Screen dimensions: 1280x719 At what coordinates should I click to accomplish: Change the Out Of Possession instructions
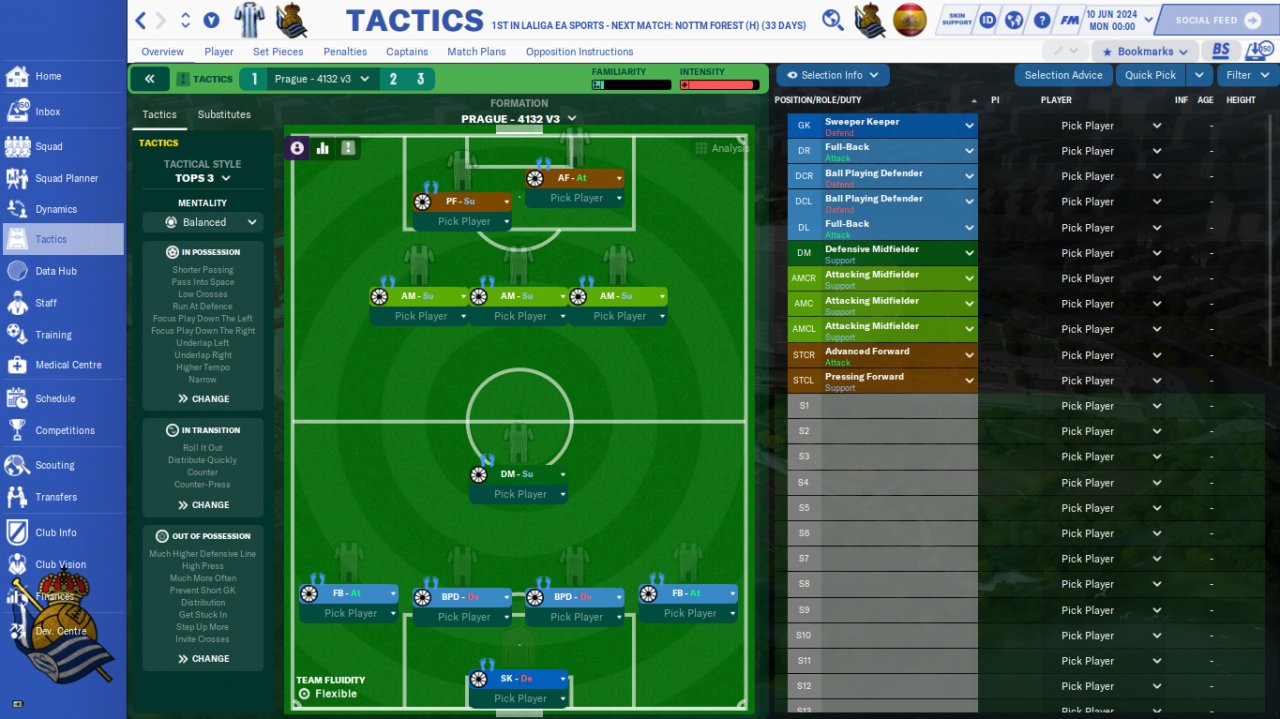pyautogui.click(x=203, y=659)
